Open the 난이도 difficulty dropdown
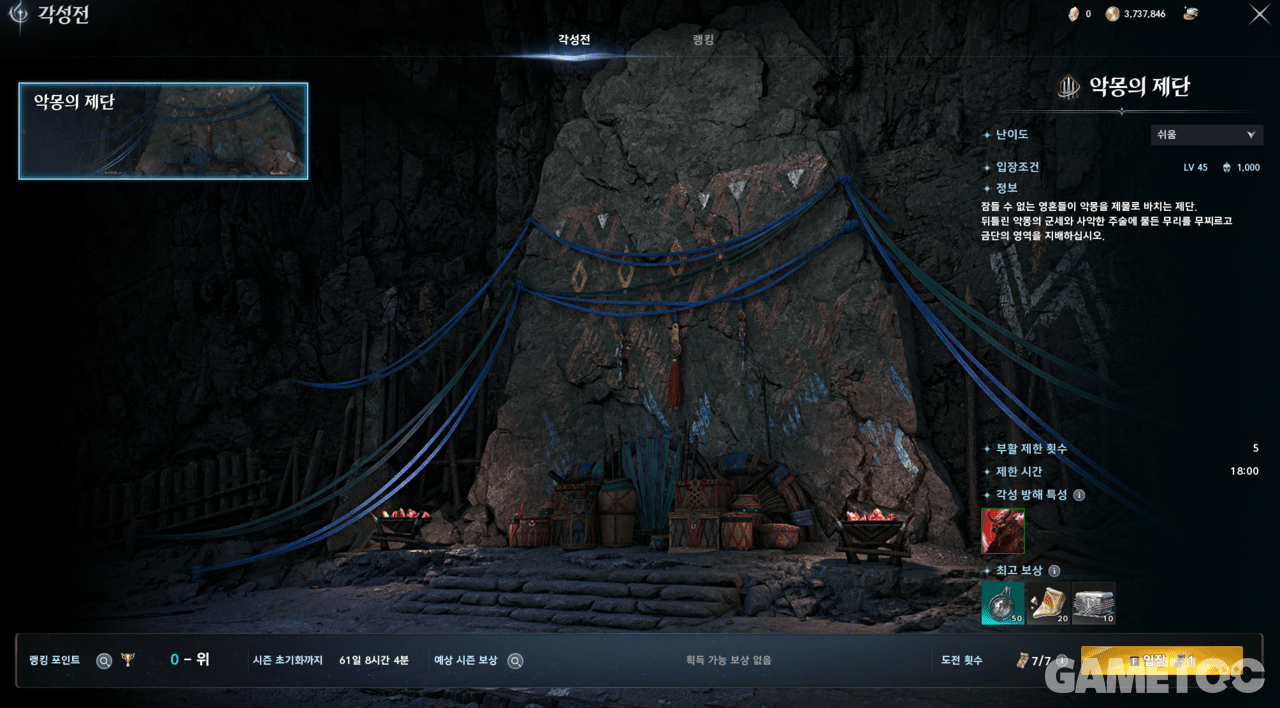The image size is (1280, 708). (1207, 135)
